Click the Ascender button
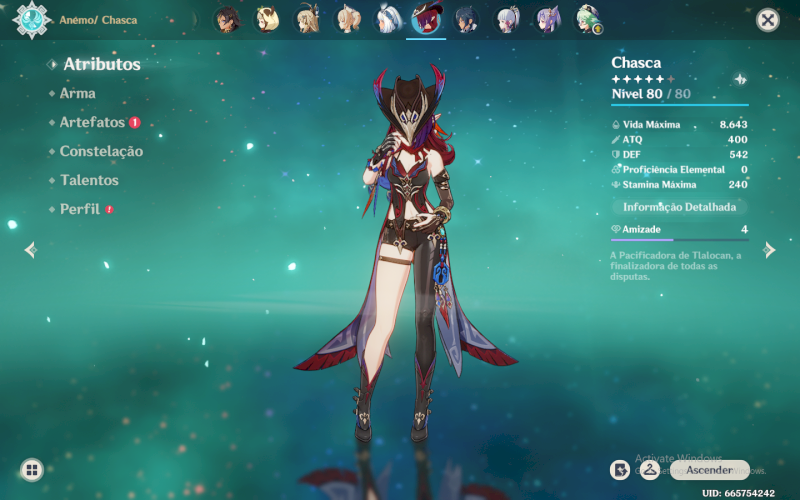 [709, 470]
